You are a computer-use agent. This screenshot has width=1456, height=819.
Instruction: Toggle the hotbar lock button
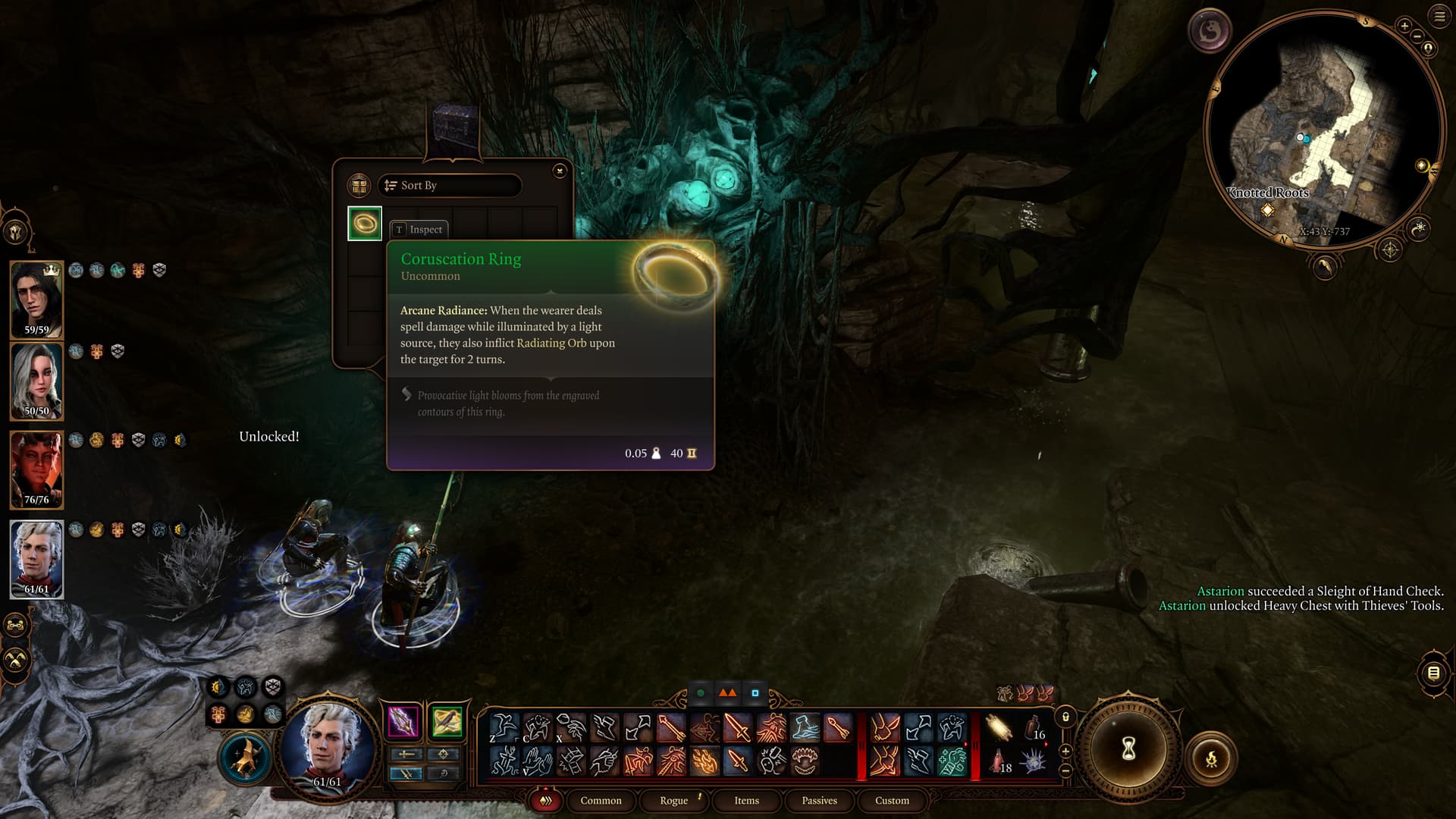1065,717
